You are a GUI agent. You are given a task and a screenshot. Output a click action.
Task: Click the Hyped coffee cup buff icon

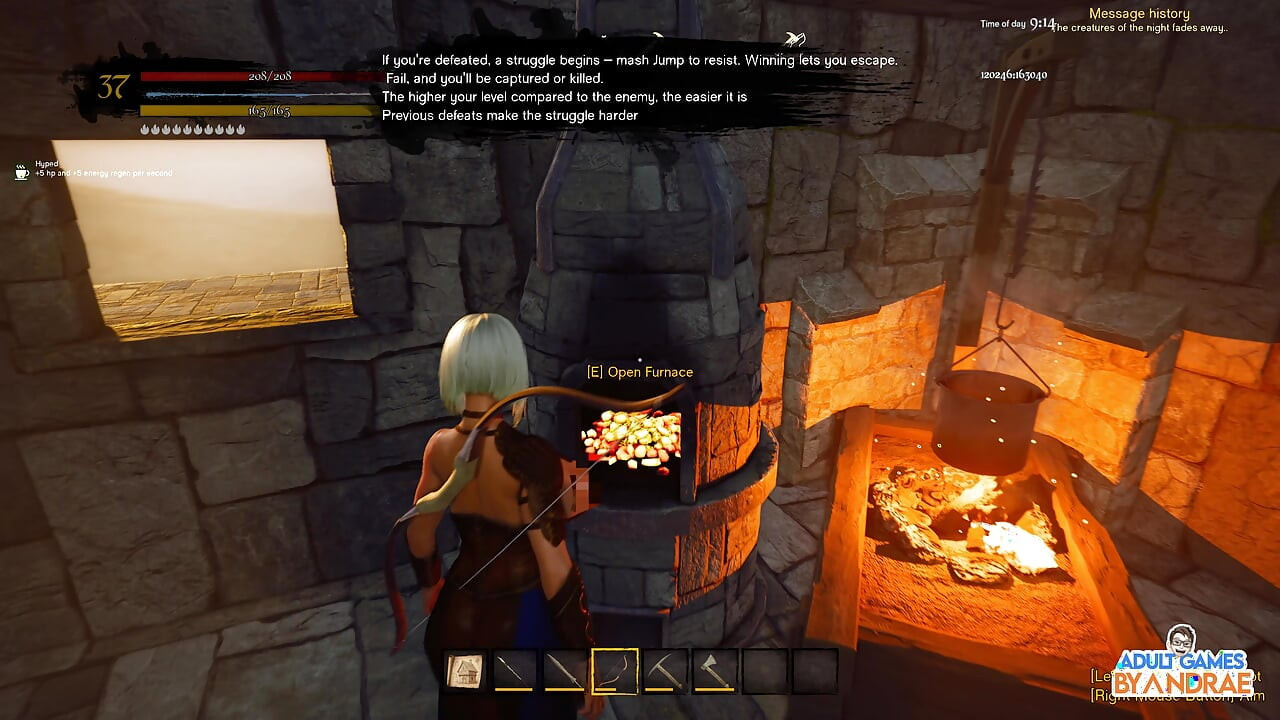[x=22, y=172]
